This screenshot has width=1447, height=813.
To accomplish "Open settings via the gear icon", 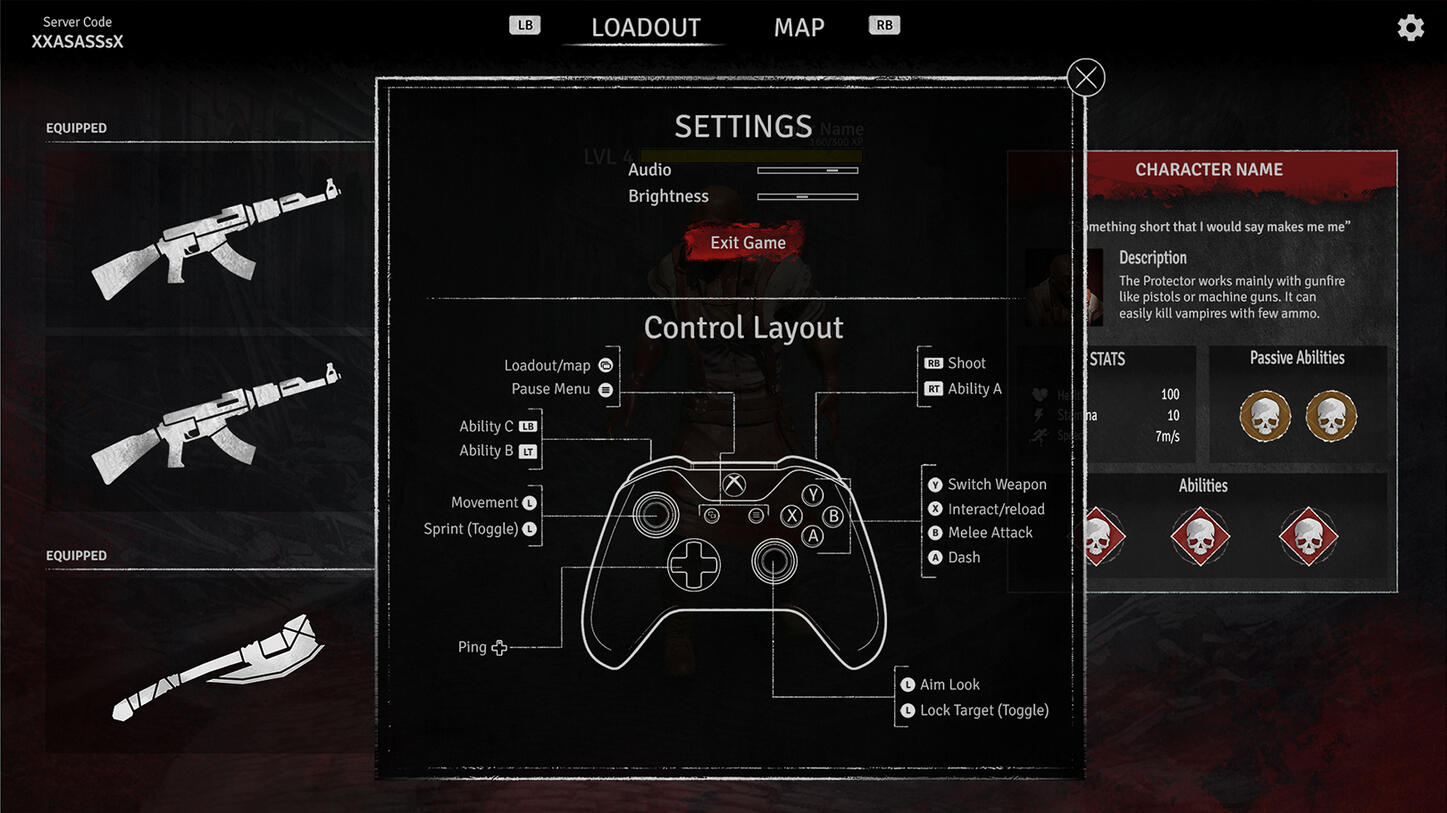I will [1410, 27].
